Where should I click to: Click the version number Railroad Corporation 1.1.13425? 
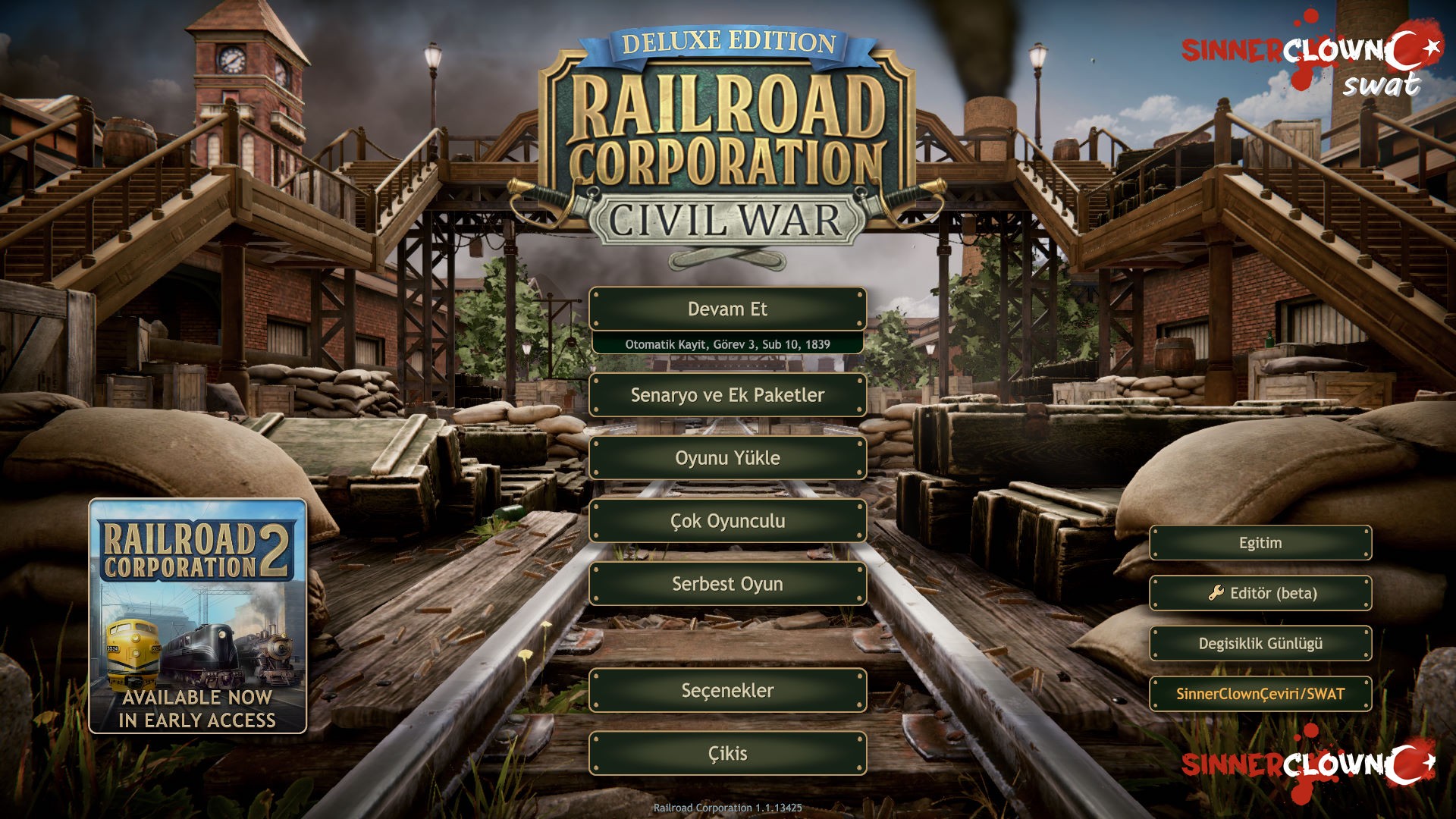728,808
